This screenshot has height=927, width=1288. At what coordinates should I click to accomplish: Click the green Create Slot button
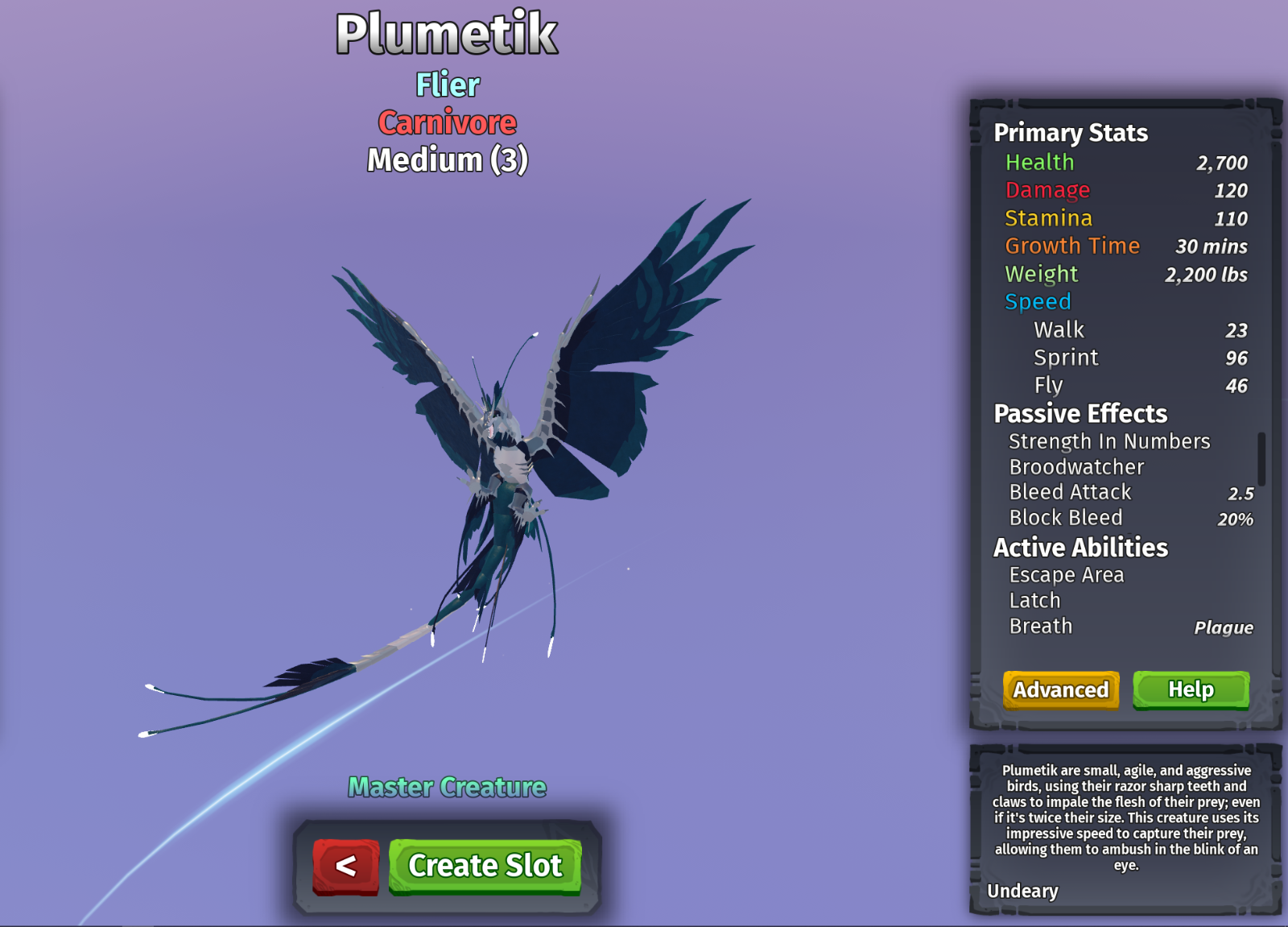pyautogui.click(x=485, y=866)
